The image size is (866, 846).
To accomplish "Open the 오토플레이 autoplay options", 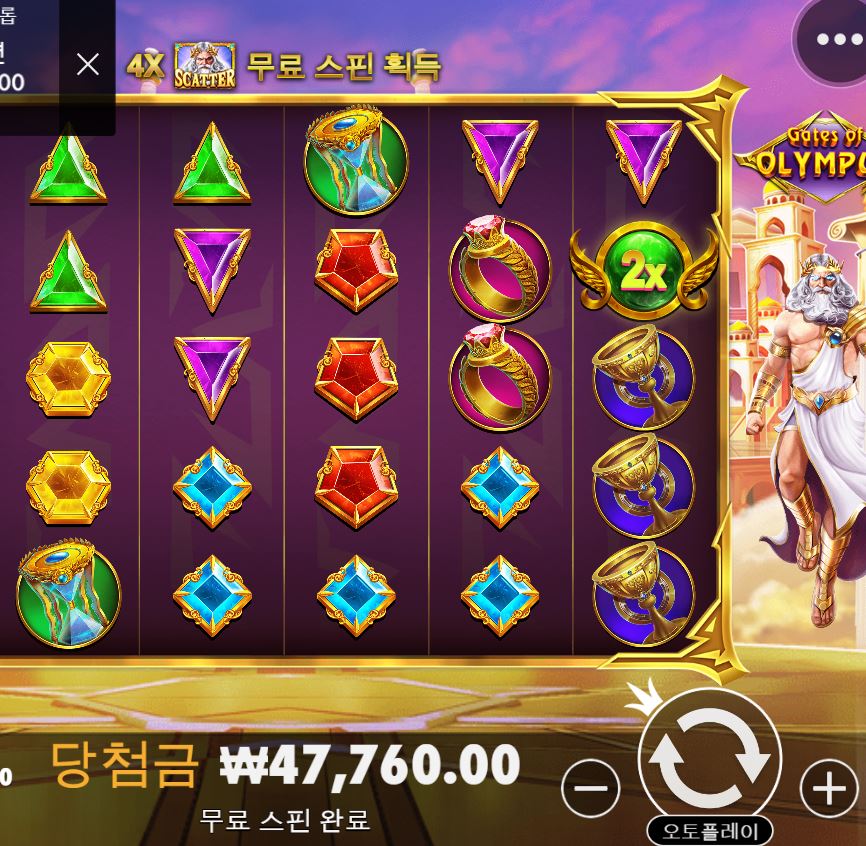I will coord(709,831).
